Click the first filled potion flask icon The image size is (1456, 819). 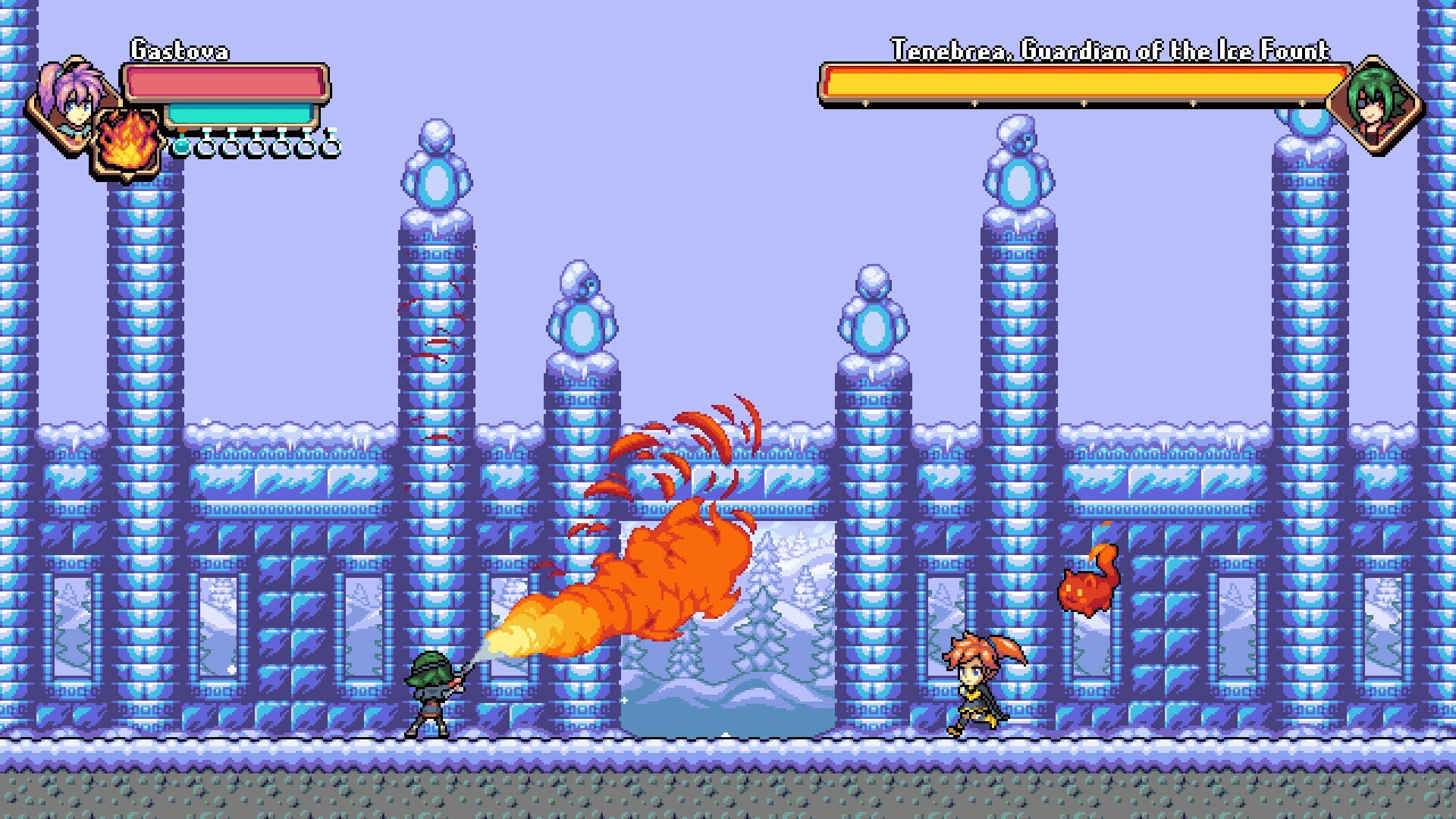coord(180,146)
